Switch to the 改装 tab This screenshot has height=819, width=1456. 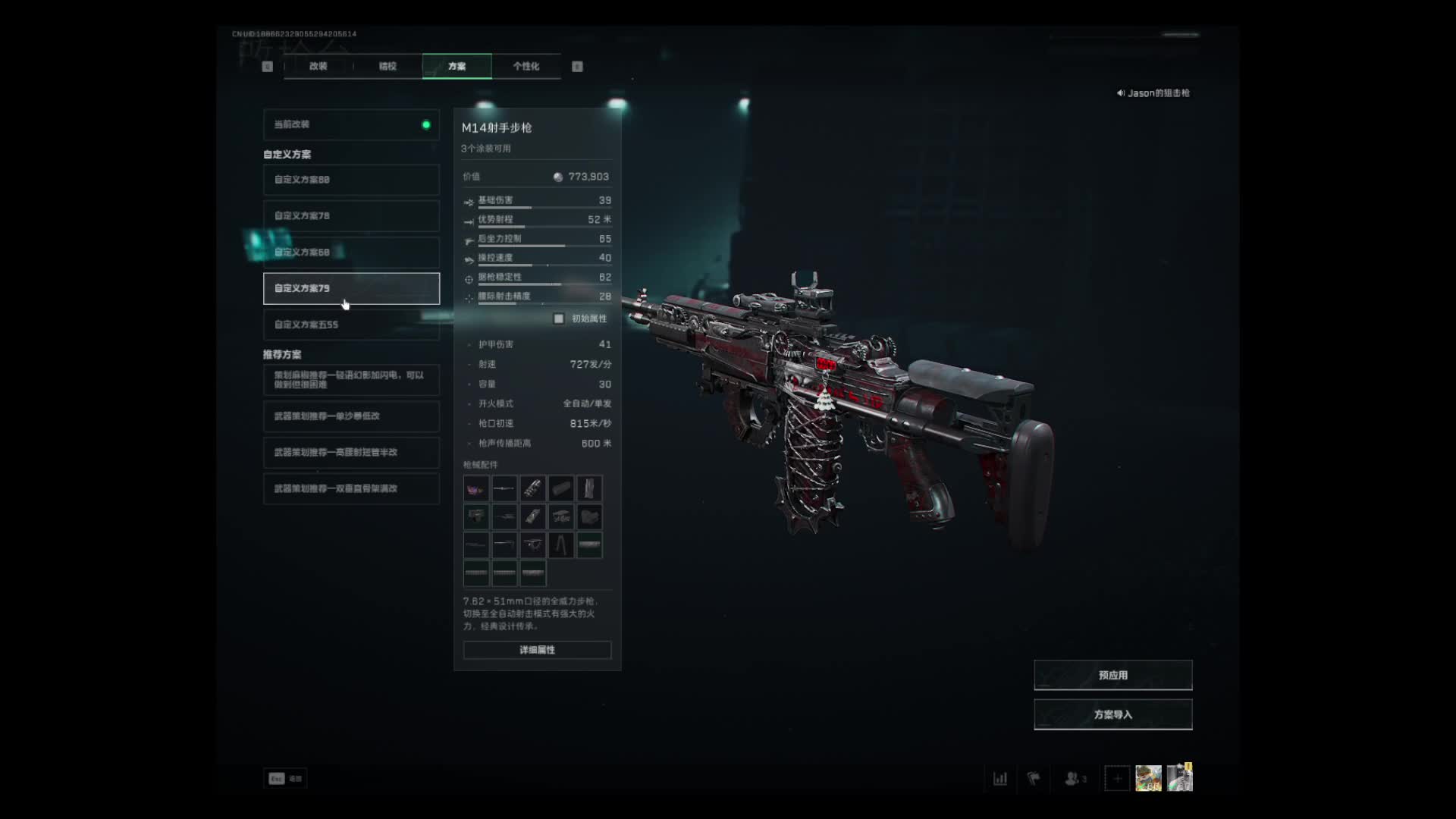318,67
